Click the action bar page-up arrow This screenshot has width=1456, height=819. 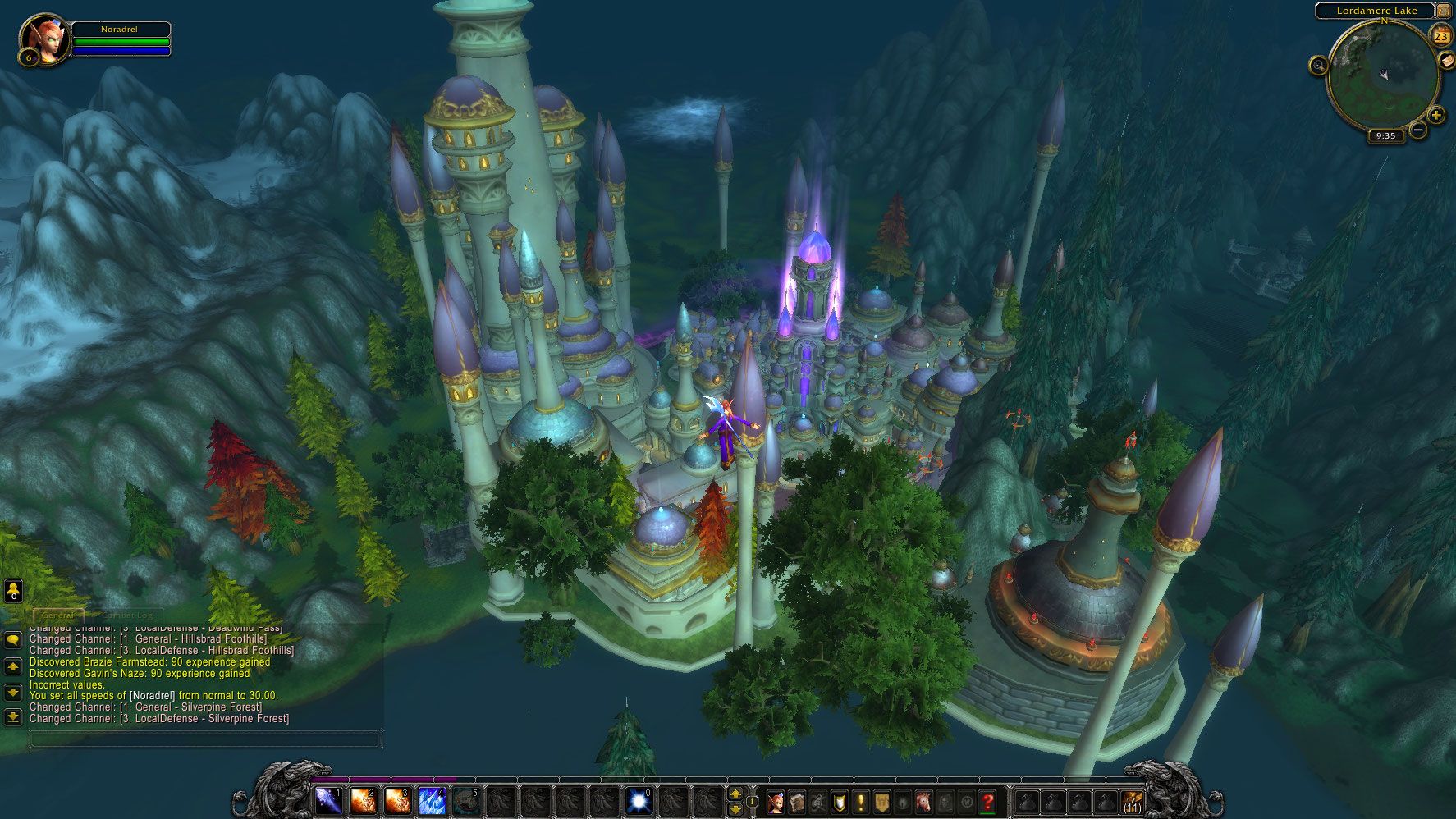[x=735, y=793]
